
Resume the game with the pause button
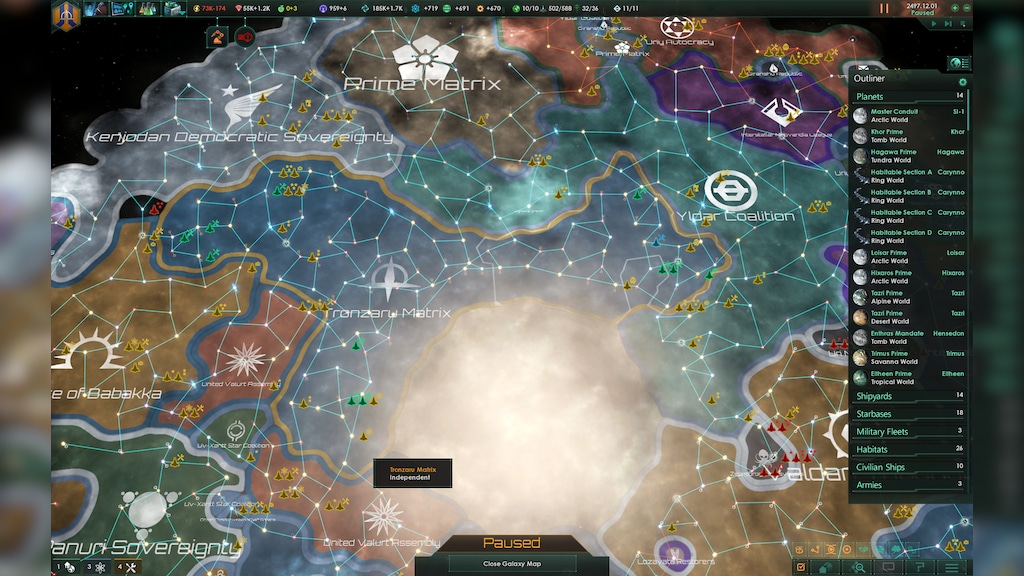click(x=884, y=8)
